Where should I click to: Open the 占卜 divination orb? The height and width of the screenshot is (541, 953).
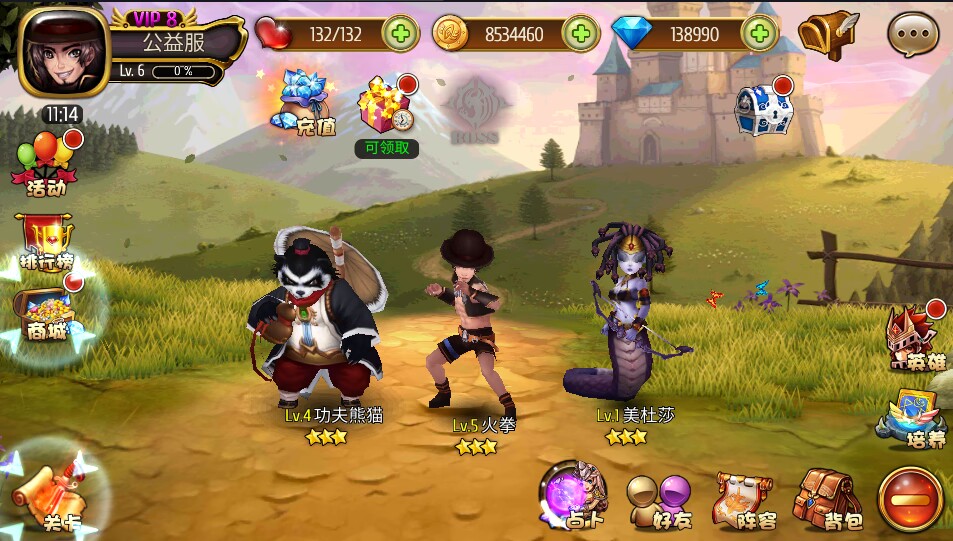pos(574,496)
